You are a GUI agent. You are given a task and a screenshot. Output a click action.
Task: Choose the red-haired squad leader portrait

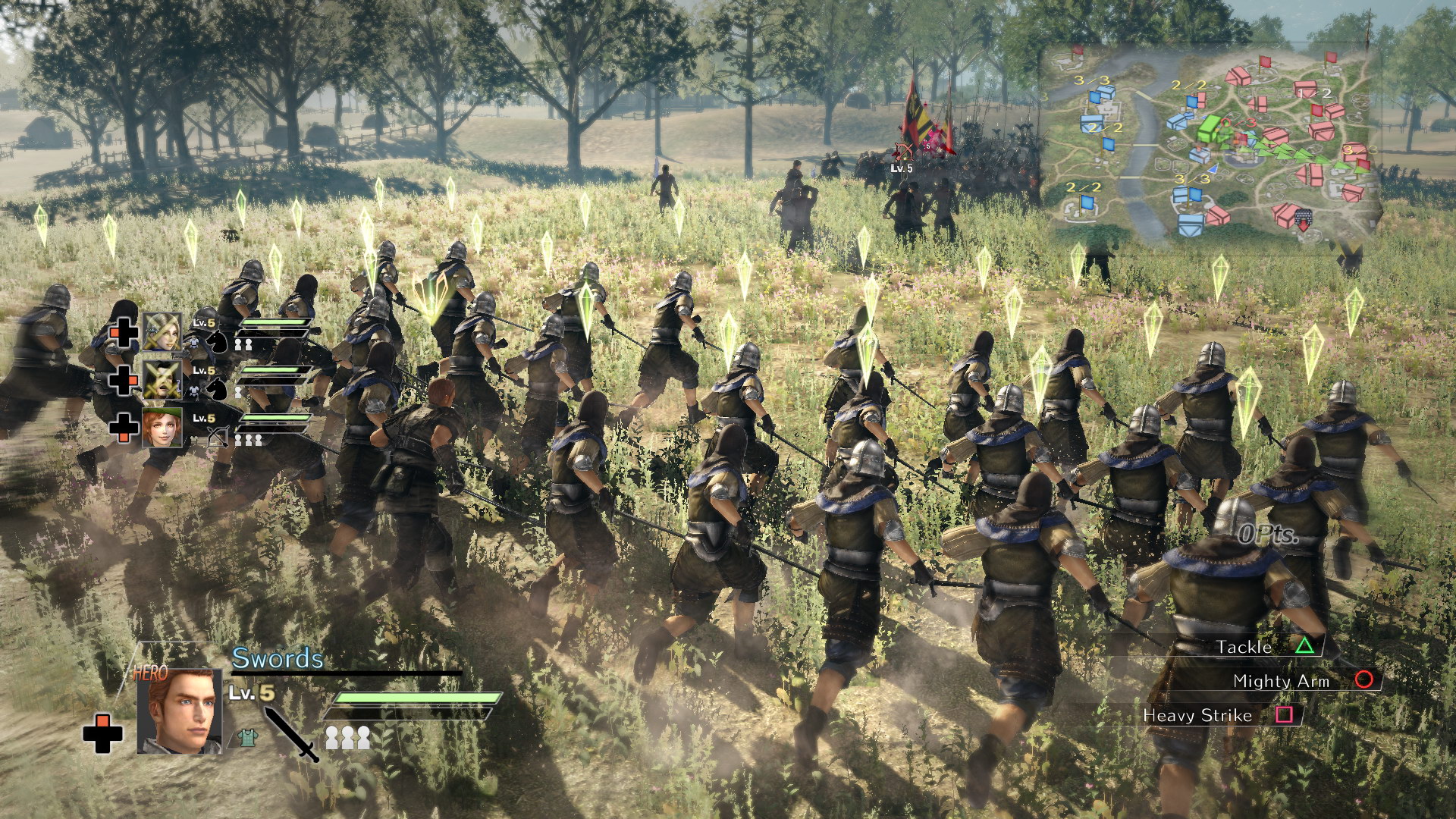point(162,427)
